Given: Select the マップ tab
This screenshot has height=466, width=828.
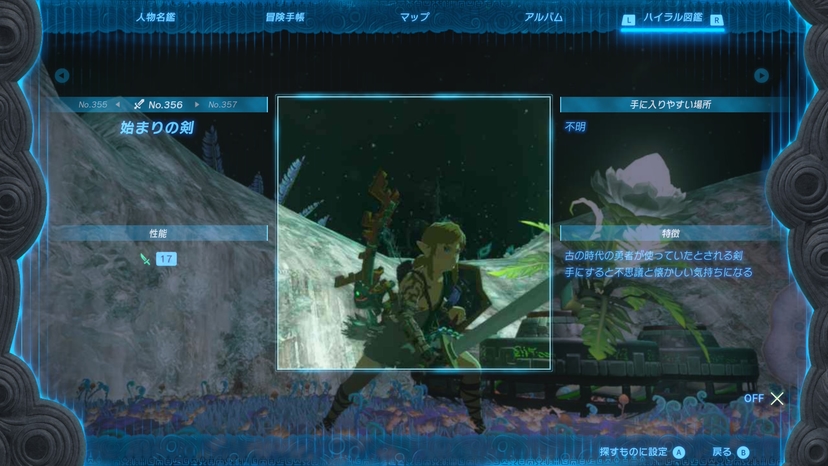Looking at the screenshot, I should coord(414,17).
